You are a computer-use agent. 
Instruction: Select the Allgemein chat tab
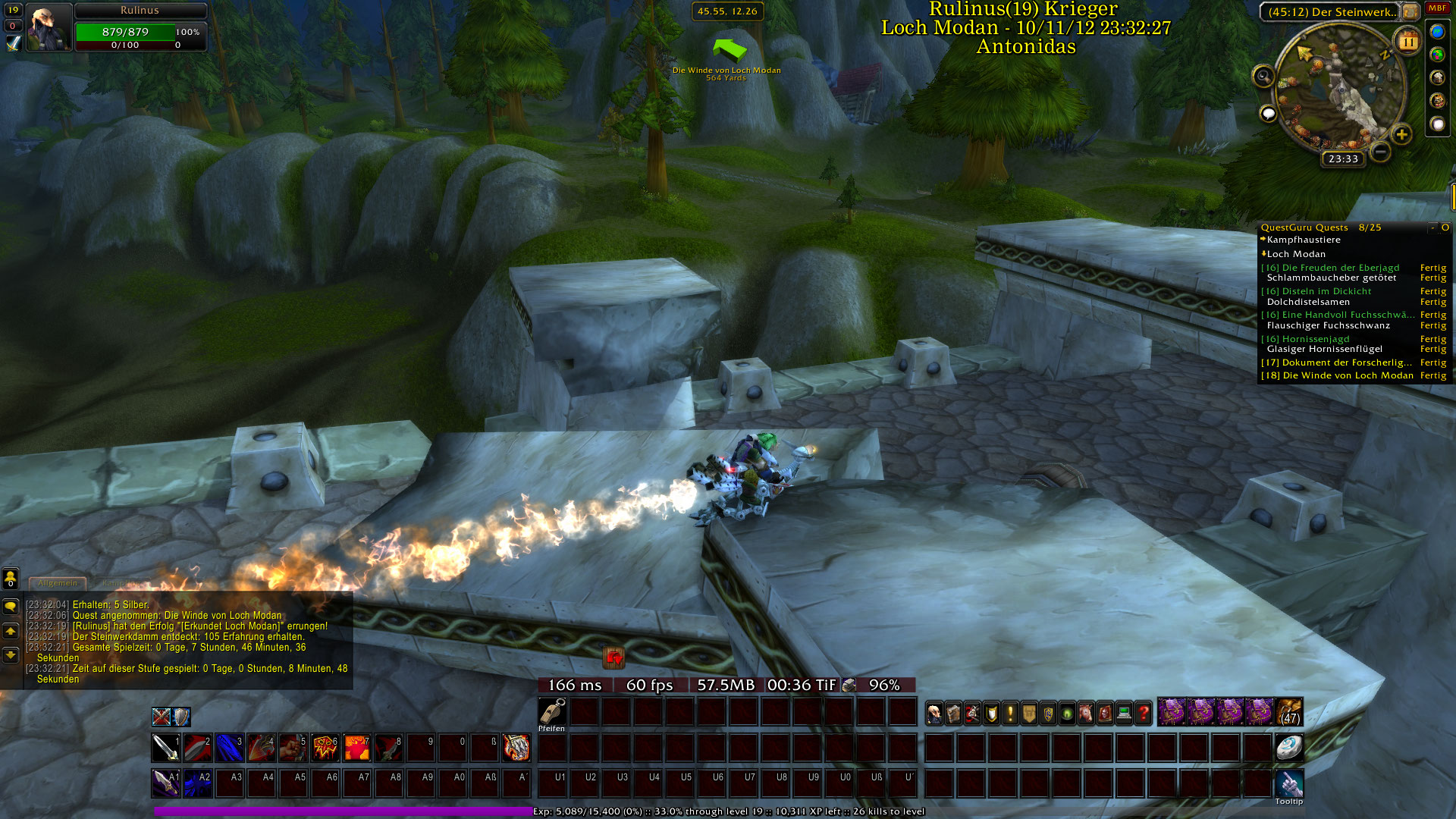coord(58,583)
